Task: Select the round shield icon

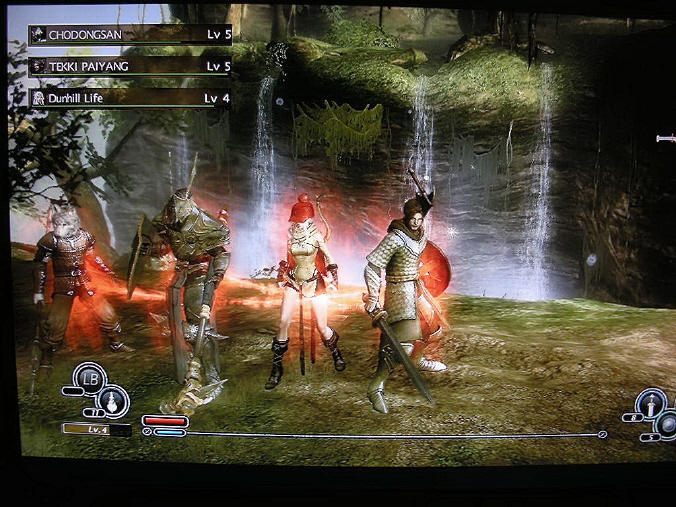Action: (x=666, y=424)
